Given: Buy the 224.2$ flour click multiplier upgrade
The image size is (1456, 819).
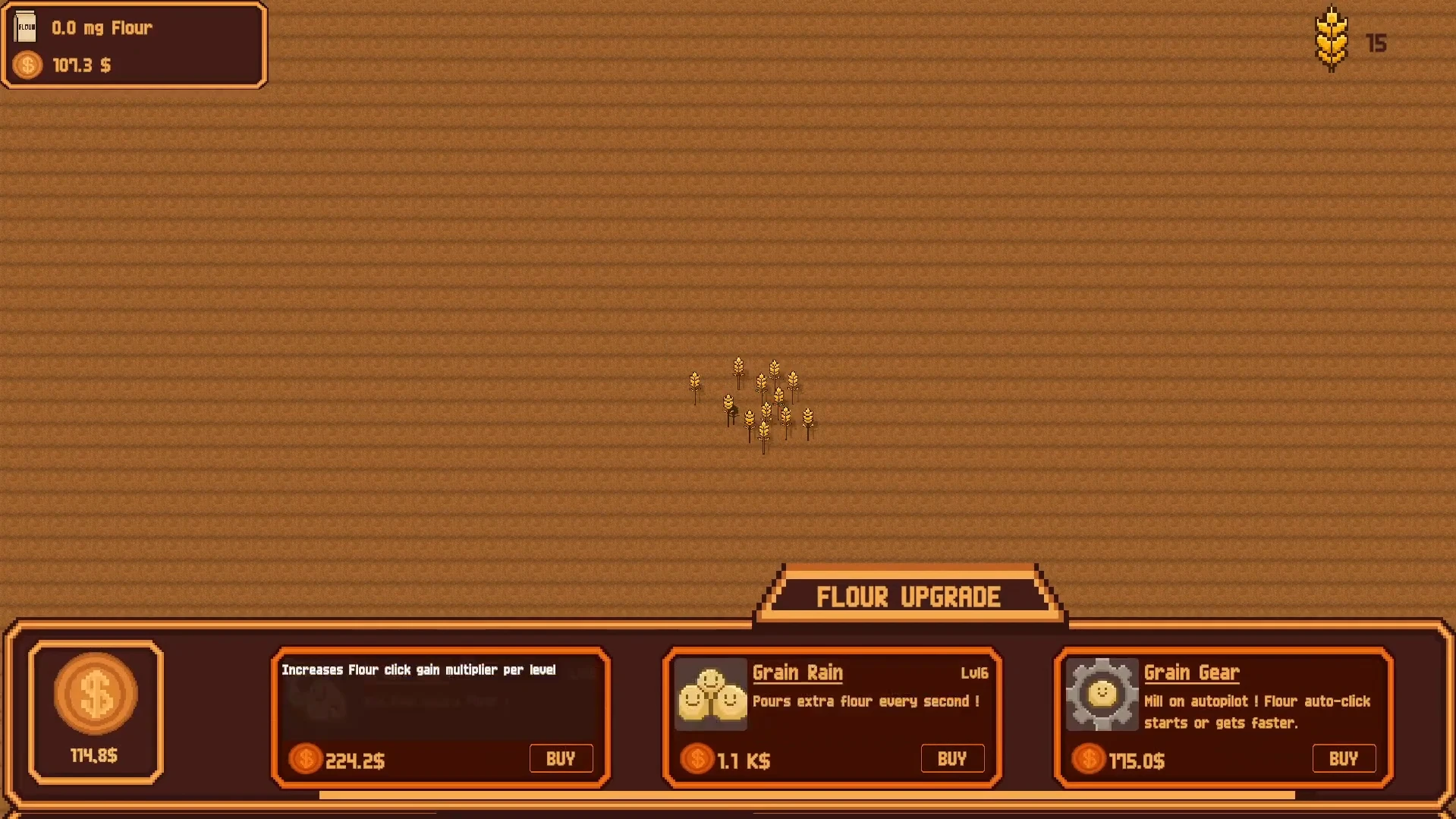Looking at the screenshot, I should tap(561, 758).
